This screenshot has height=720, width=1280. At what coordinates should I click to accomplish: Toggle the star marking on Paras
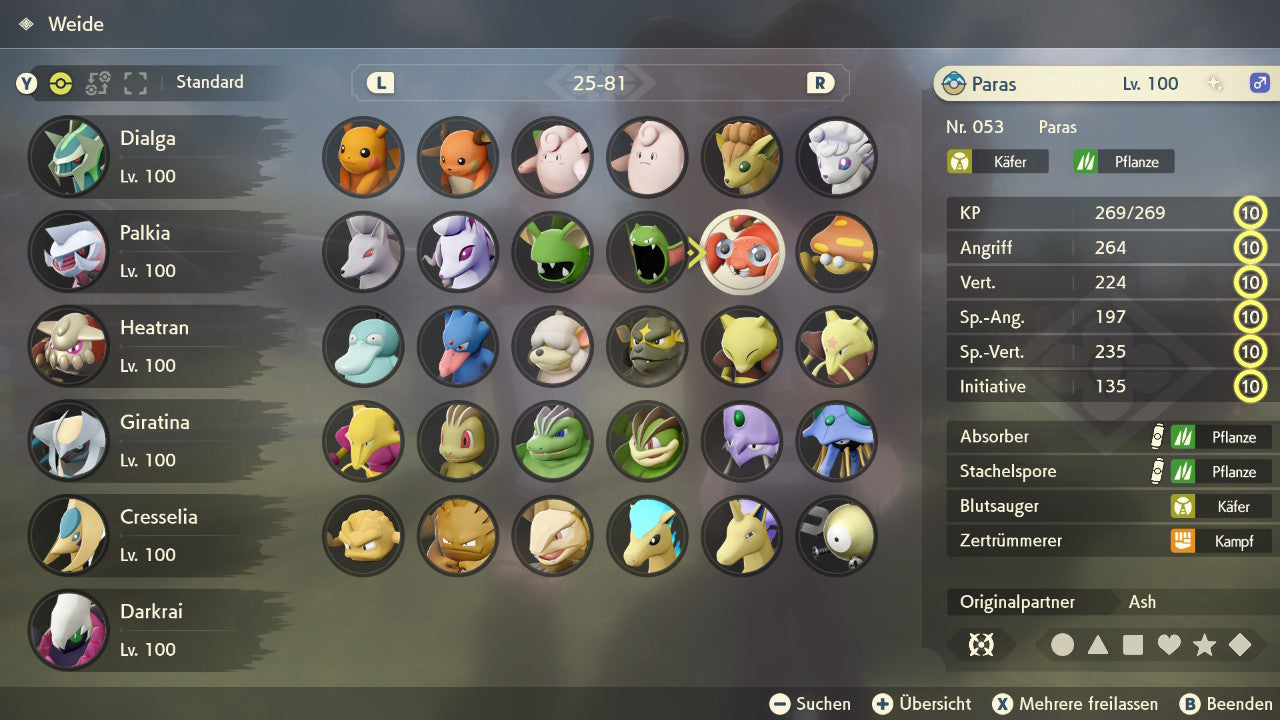tap(1204, 645)
